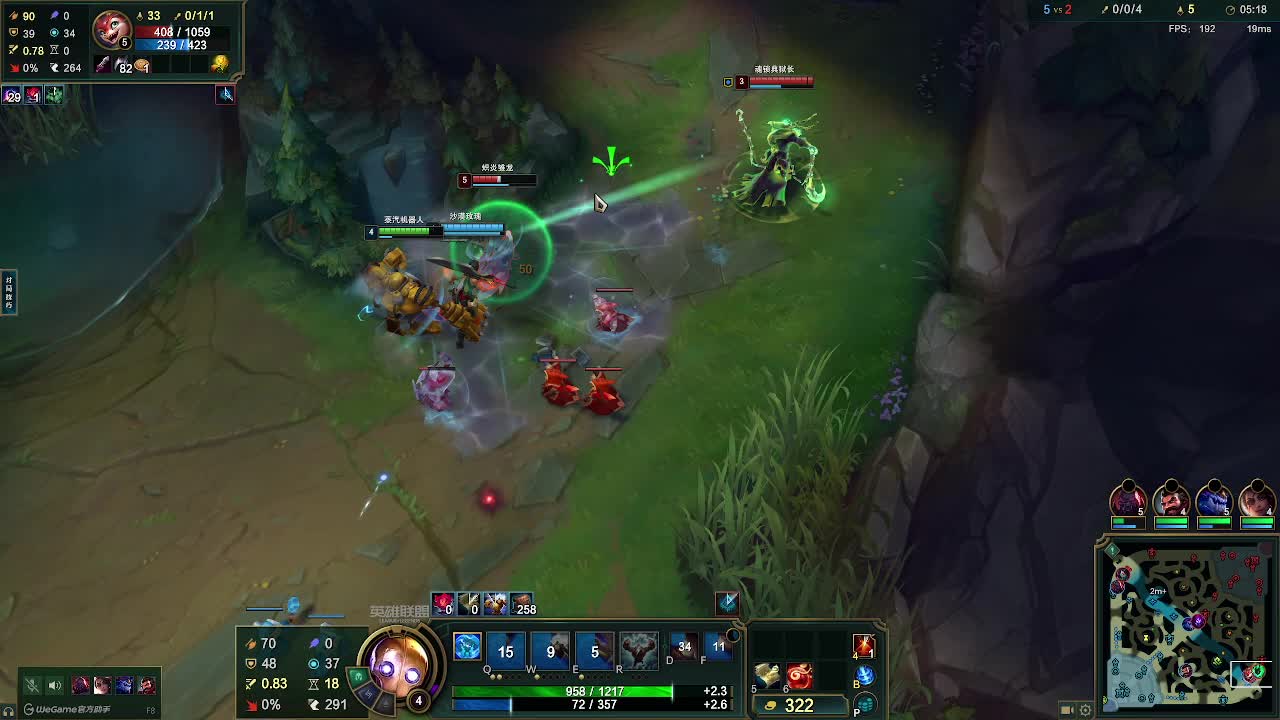Click the passive ability icon beside Q
Viewport: 1280px width, 720px height.
[467, 647]
